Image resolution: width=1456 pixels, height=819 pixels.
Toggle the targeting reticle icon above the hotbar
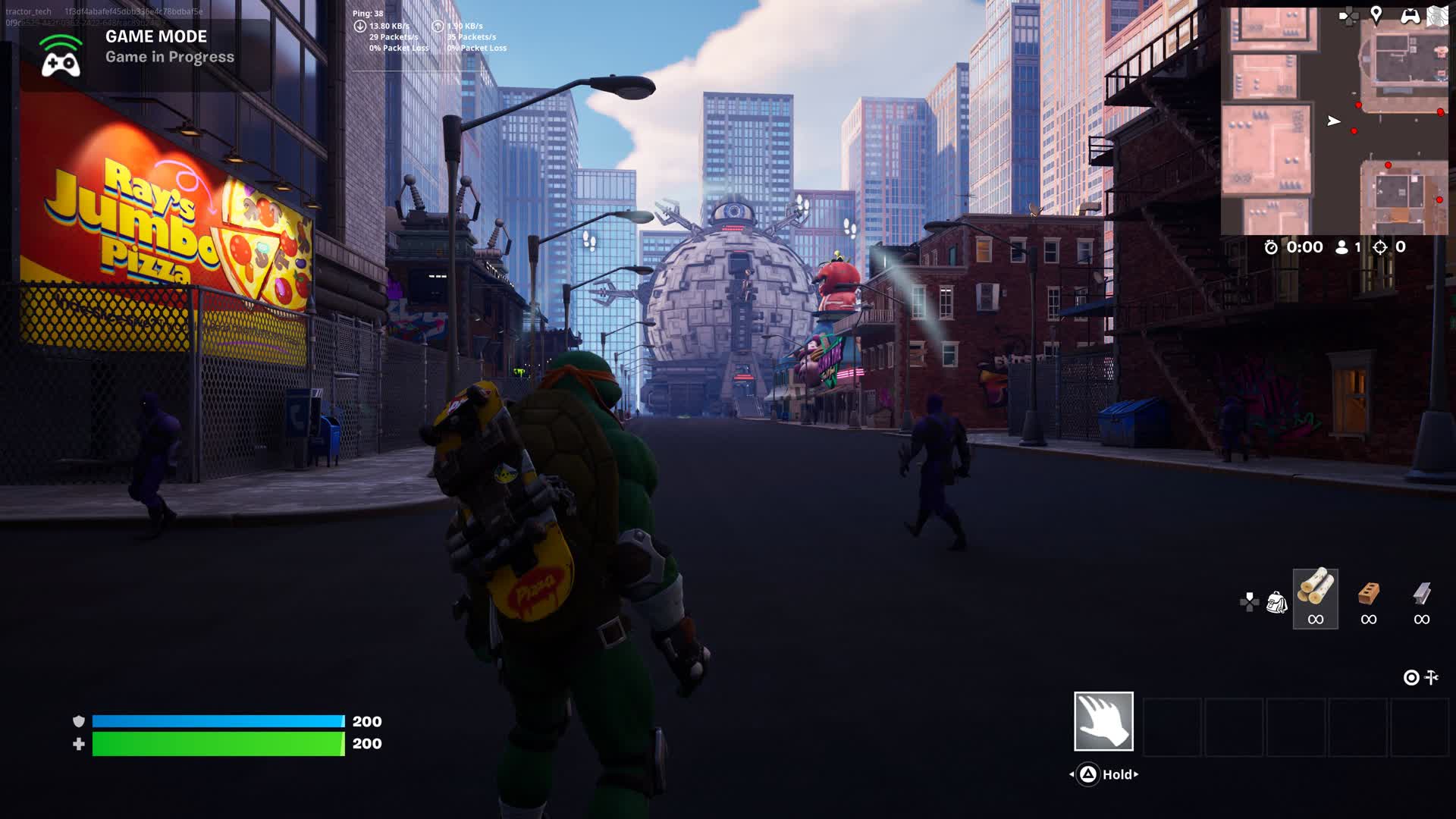1410,677
